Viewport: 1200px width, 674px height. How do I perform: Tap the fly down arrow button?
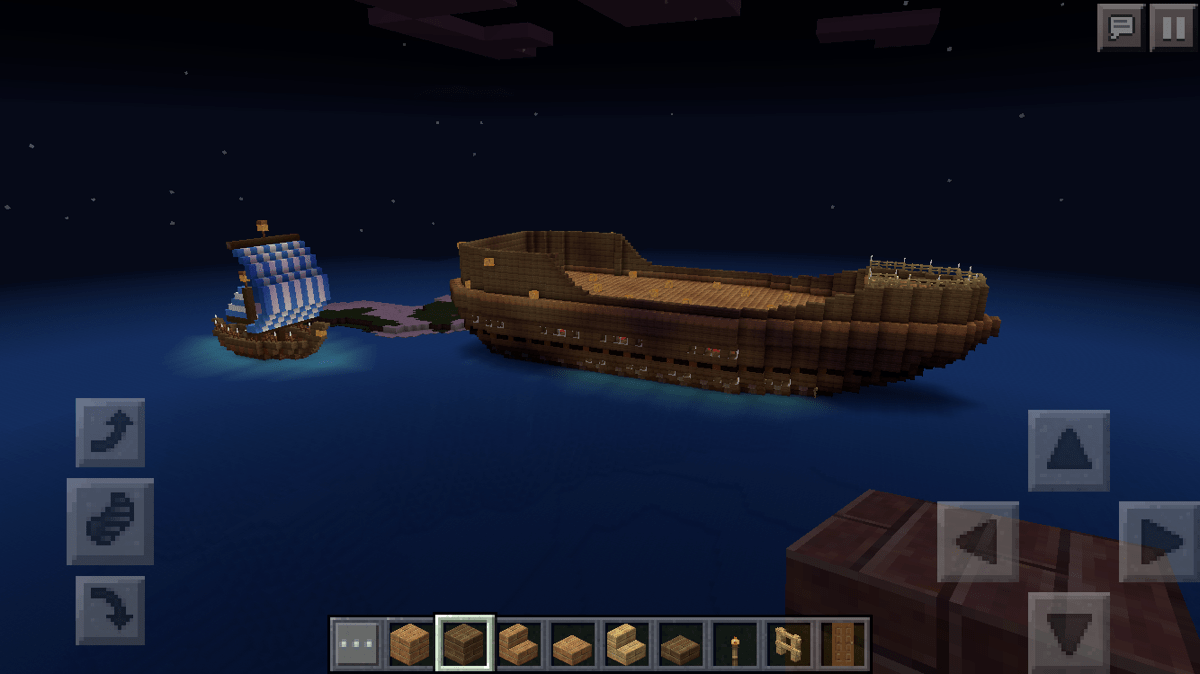(110, 609)
